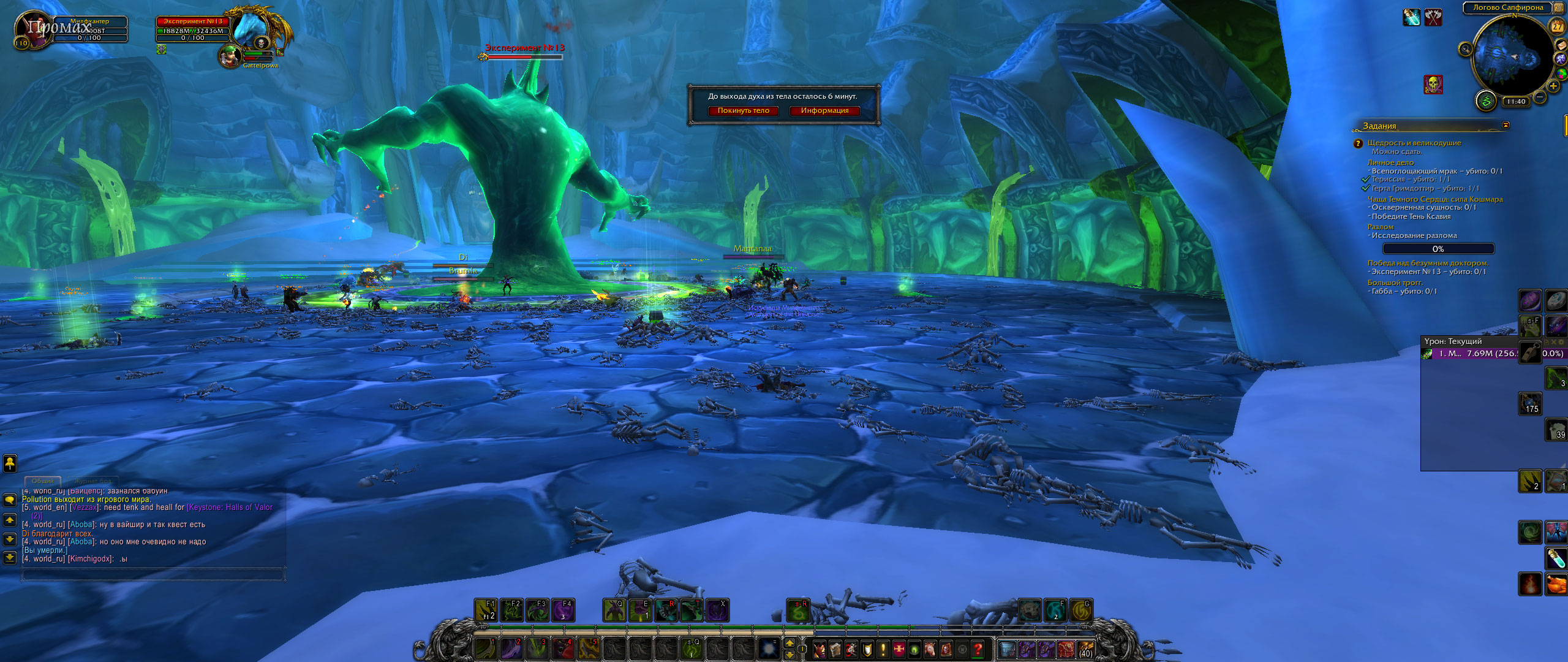Open the calendar icon showing day 27
The height and width of the screenshot is (662, 1568).
point(1557,26)
